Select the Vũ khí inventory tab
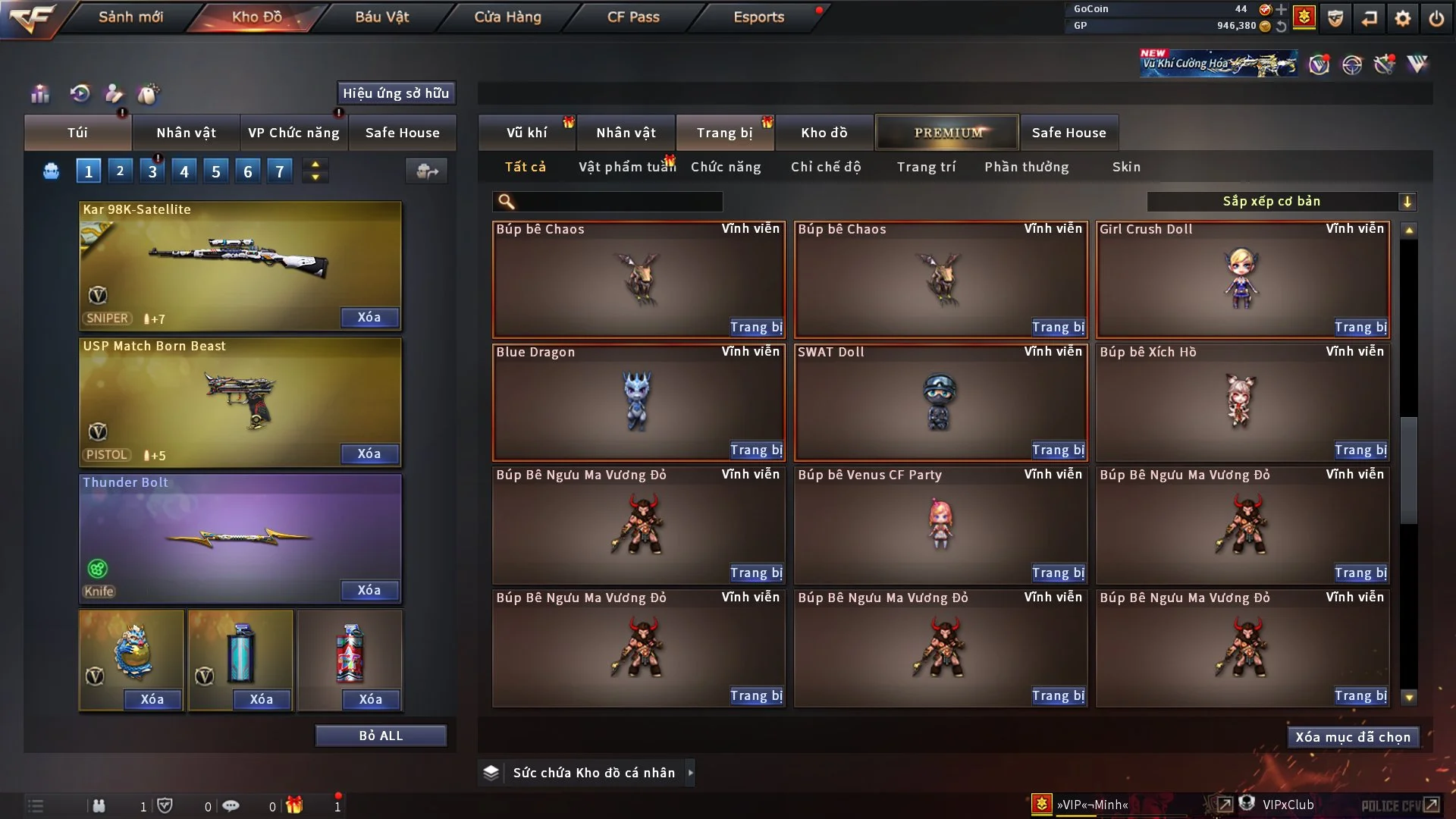This screenshot has width=1456, height=819. pos(526,133)
